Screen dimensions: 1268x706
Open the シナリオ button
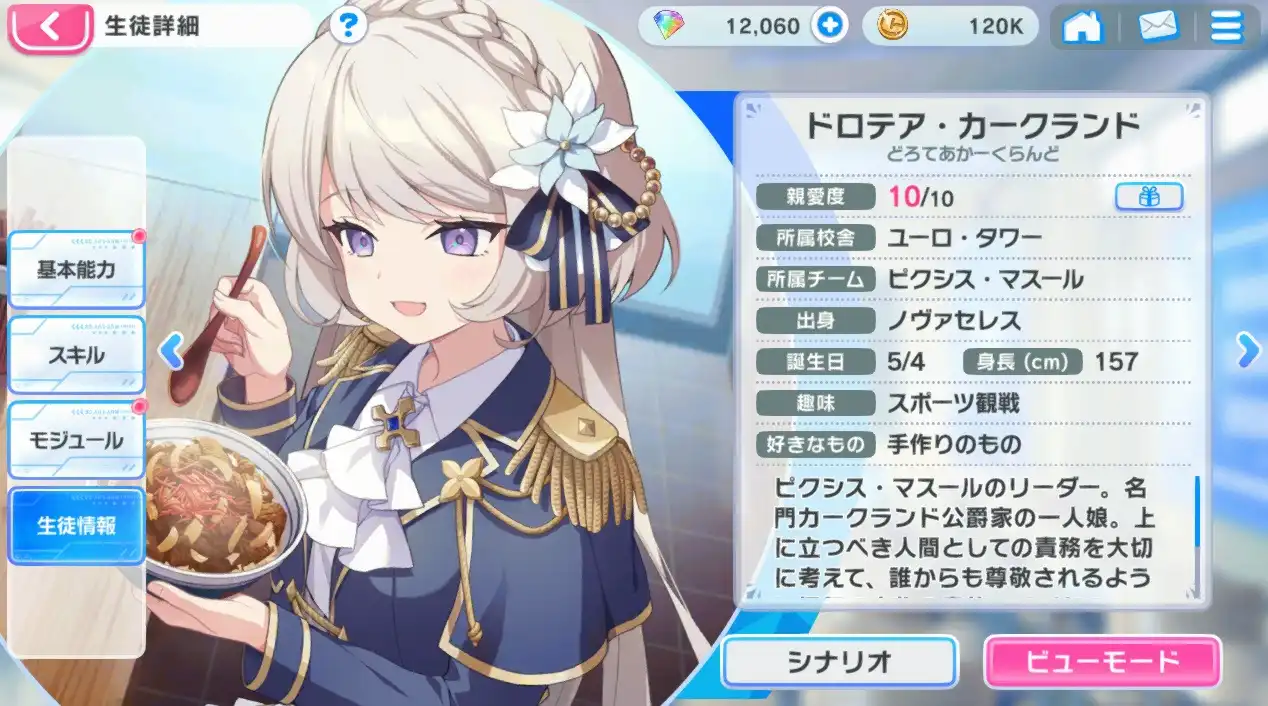click(838, 661)
